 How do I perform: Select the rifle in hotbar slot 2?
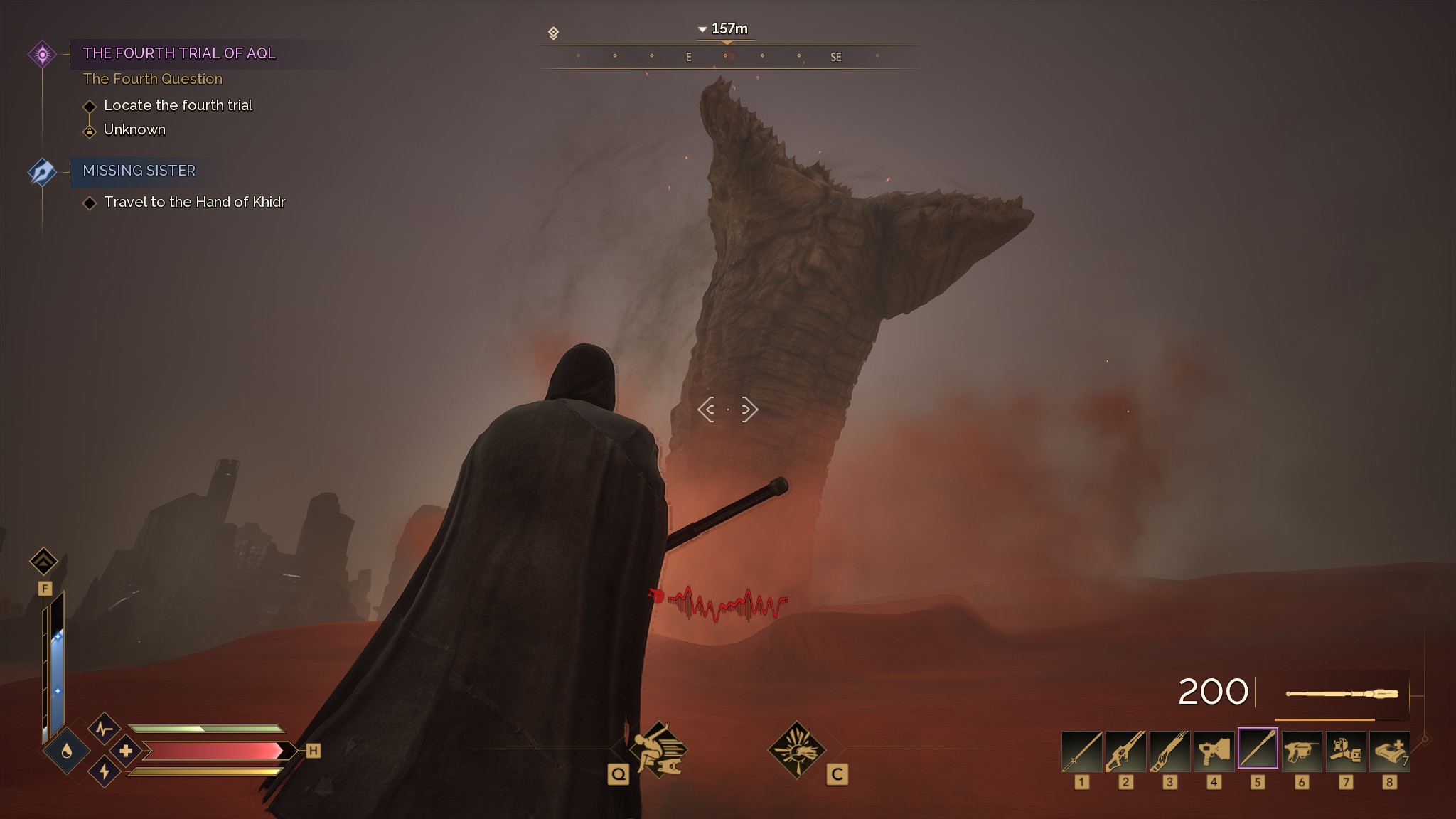pos(1125,751)
